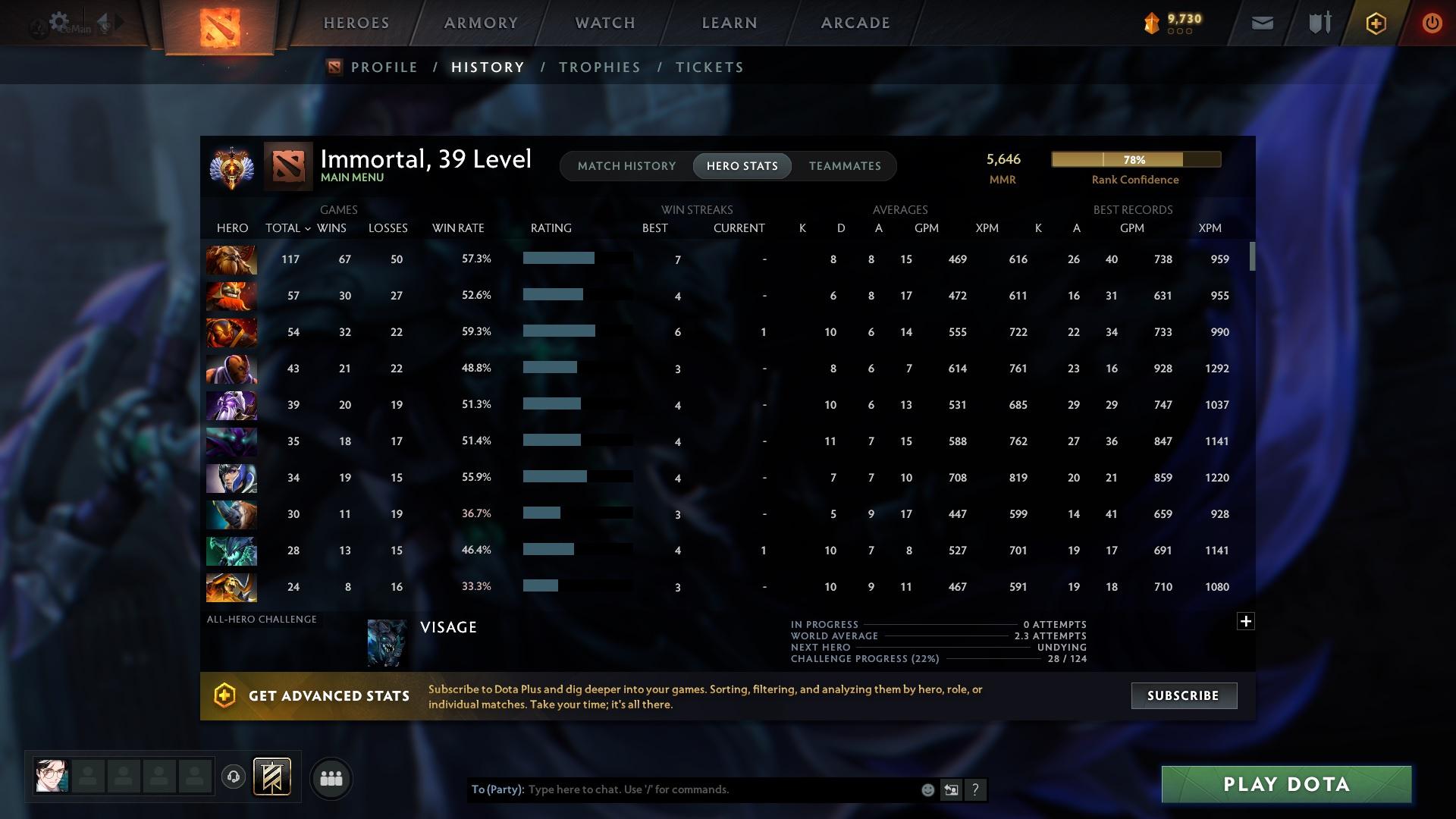Click the headset voice chat icon near party slots
1456x819 pixels.
(x=234, y=778)
